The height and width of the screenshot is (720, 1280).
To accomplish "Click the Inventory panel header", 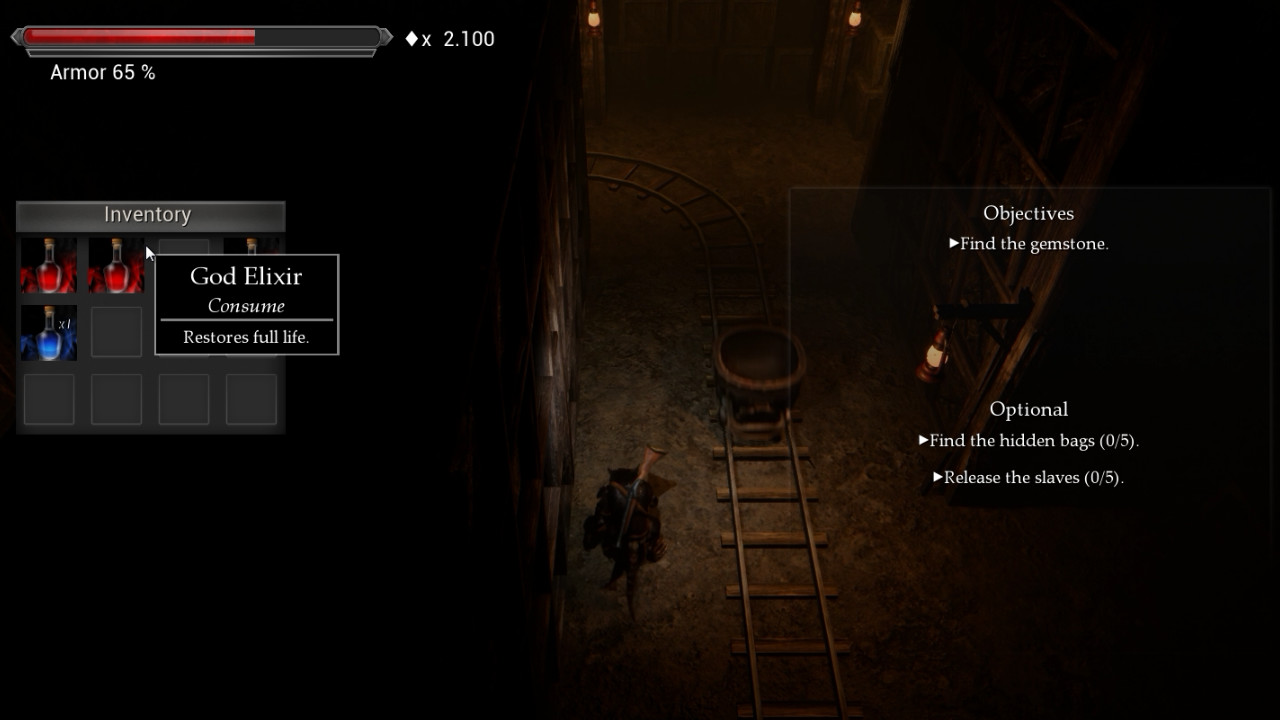I will 150,215.
